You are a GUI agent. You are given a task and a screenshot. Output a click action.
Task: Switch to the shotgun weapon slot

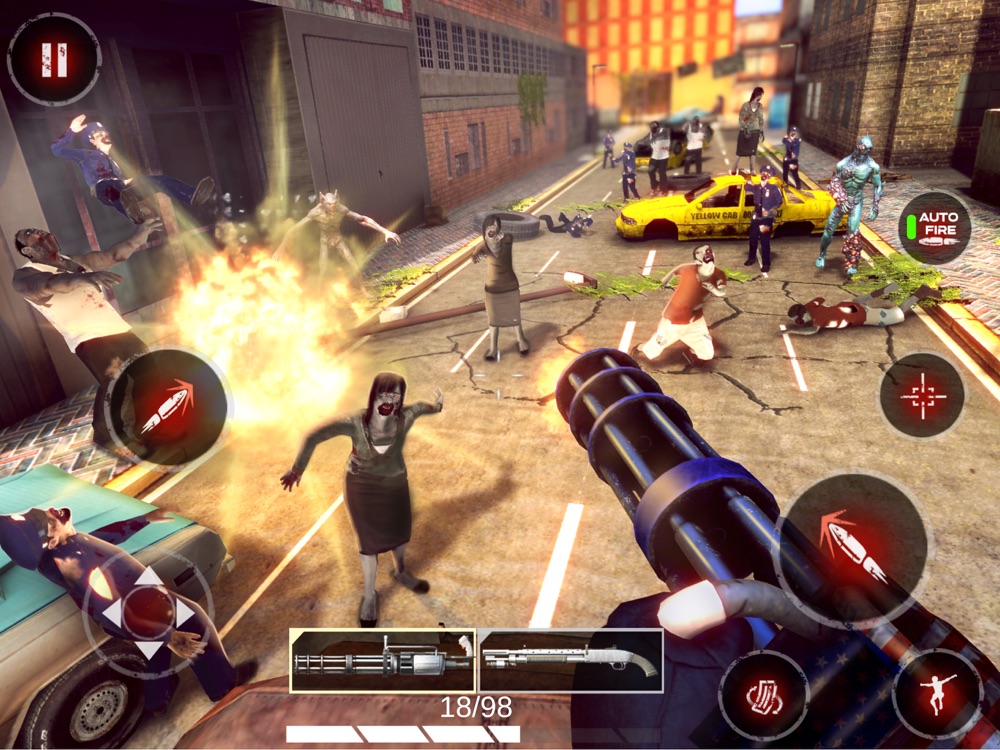point(570,660)
